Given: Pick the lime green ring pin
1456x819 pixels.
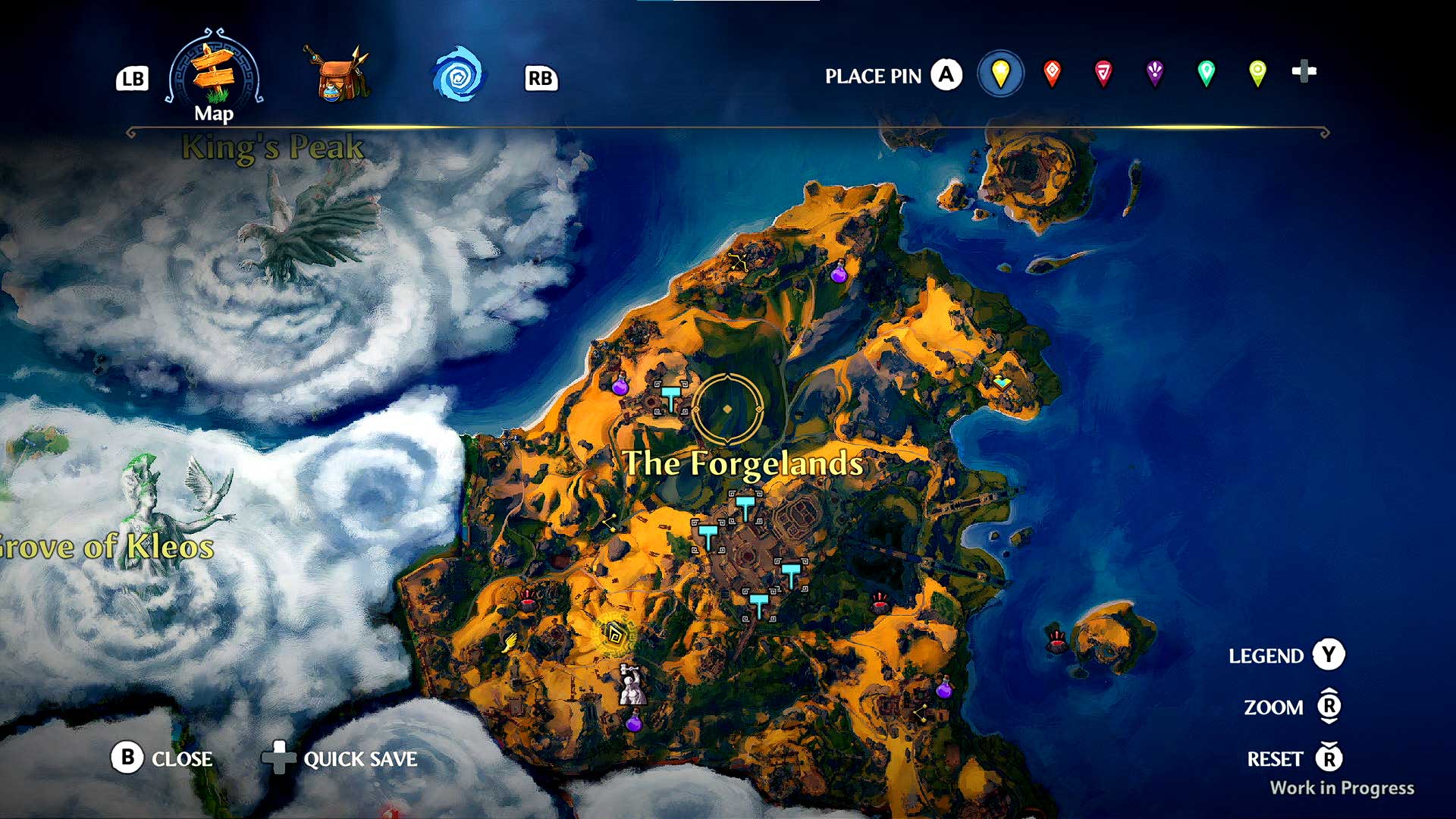Looking at the screenshot, I should (x=1257, y=74).
